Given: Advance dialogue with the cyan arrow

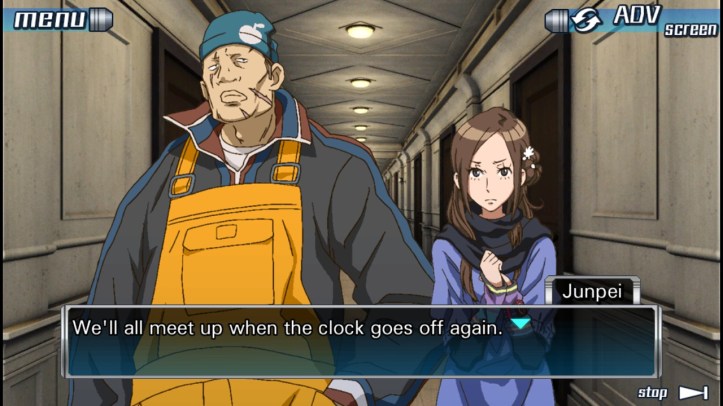Looking at the screenshot, I should coord(520,325).
